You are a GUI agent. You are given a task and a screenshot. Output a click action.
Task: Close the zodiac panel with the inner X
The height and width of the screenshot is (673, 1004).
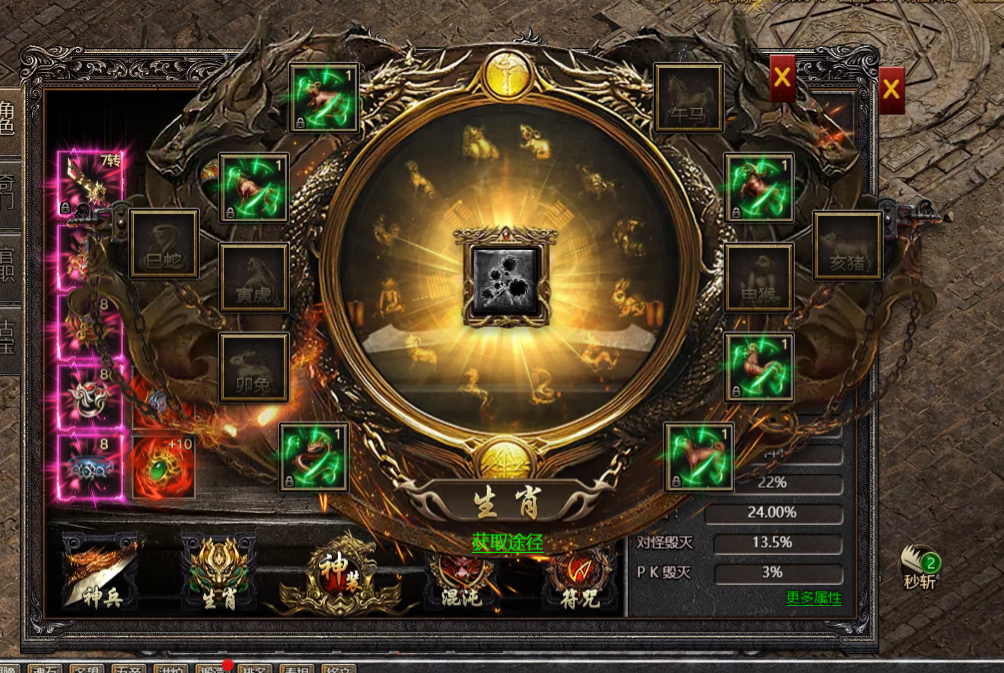point(782,78)
